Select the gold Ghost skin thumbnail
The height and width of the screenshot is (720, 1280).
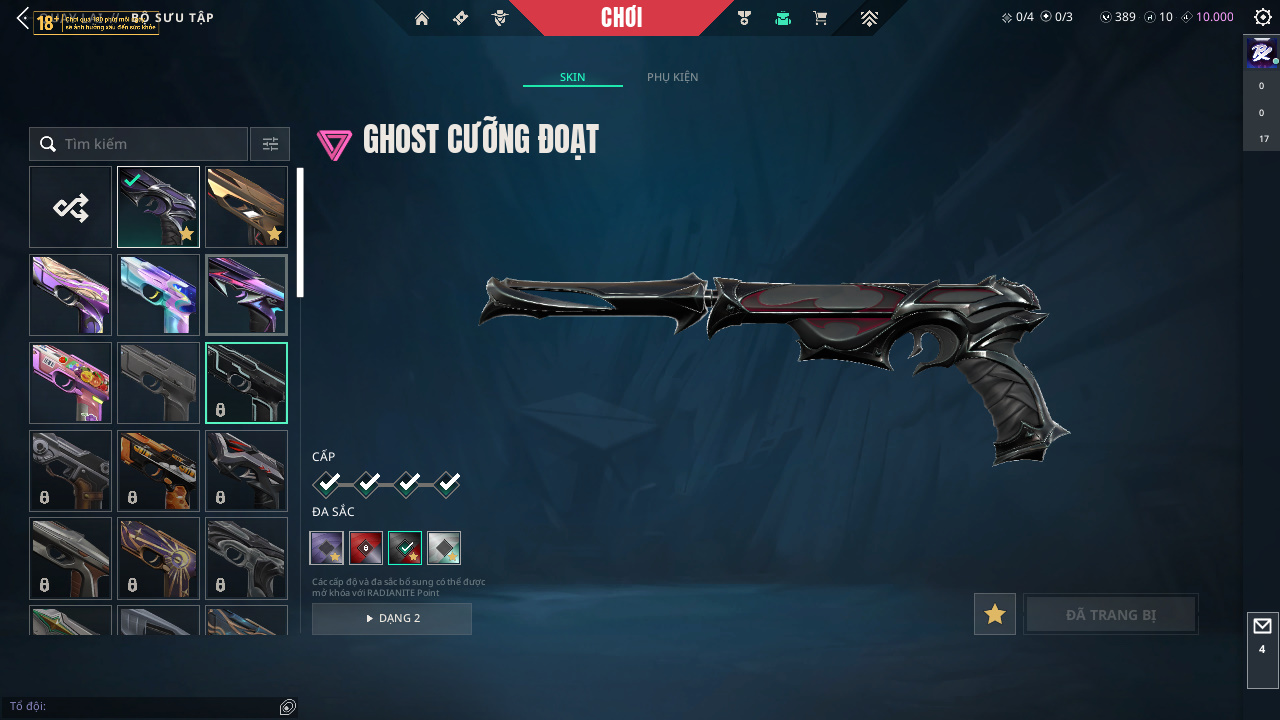coord(246,207)
